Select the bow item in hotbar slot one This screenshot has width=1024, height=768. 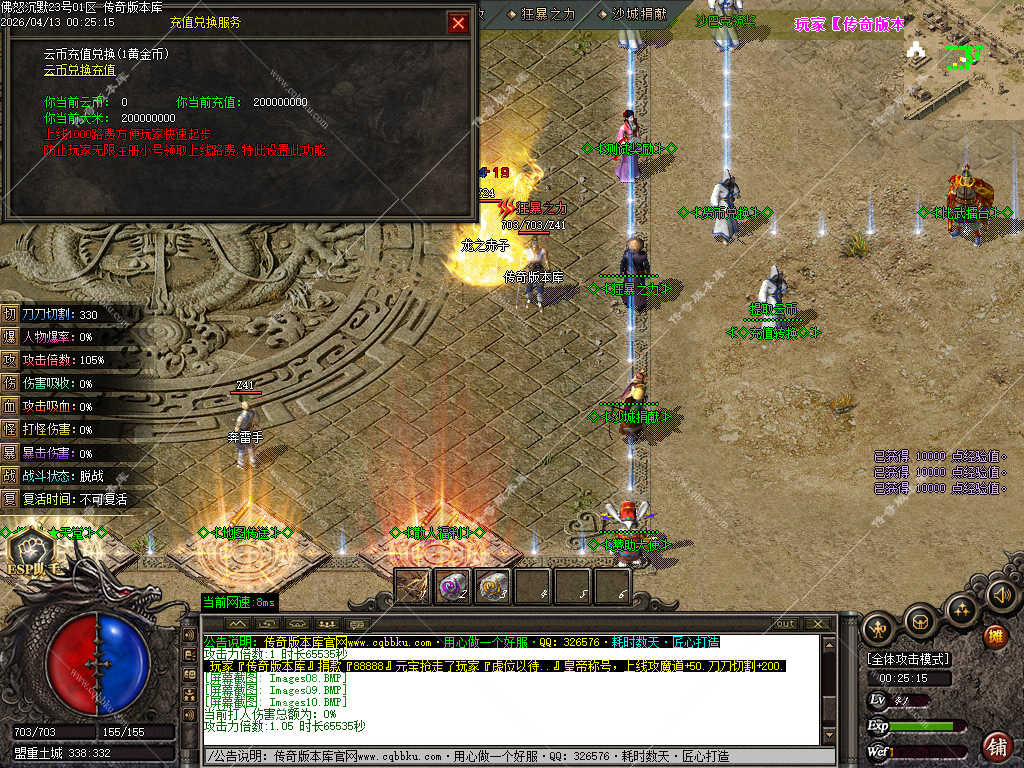coord(412,587)
